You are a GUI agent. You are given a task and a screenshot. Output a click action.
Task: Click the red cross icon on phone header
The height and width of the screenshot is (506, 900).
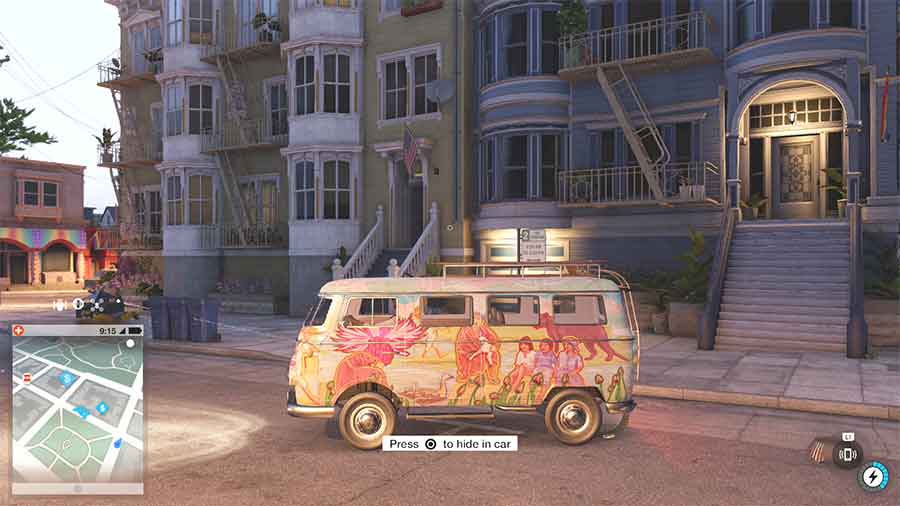pos(19,330)
